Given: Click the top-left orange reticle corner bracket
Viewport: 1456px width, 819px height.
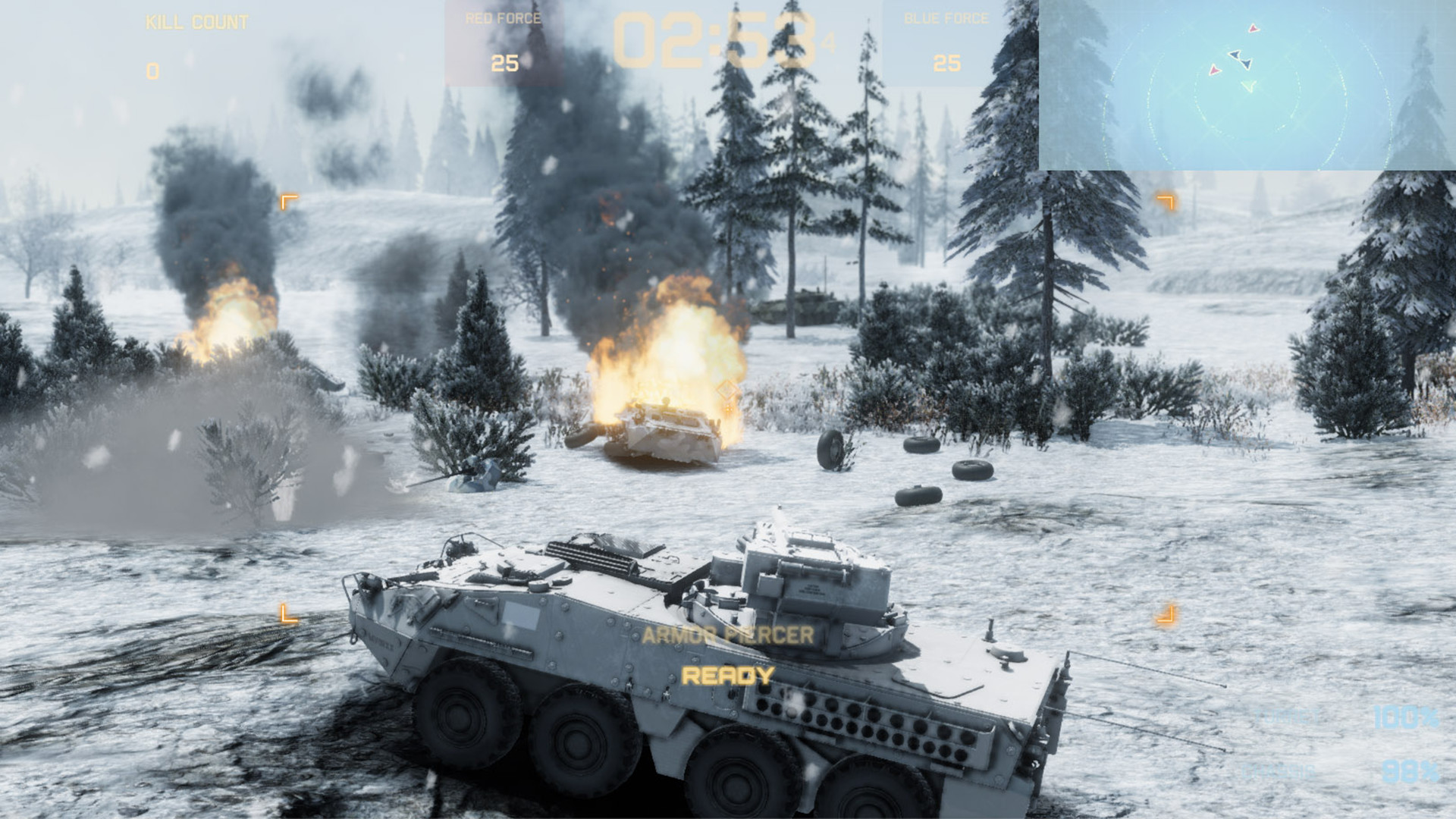Looking at the screenshot, I should [x=289, y=201].
